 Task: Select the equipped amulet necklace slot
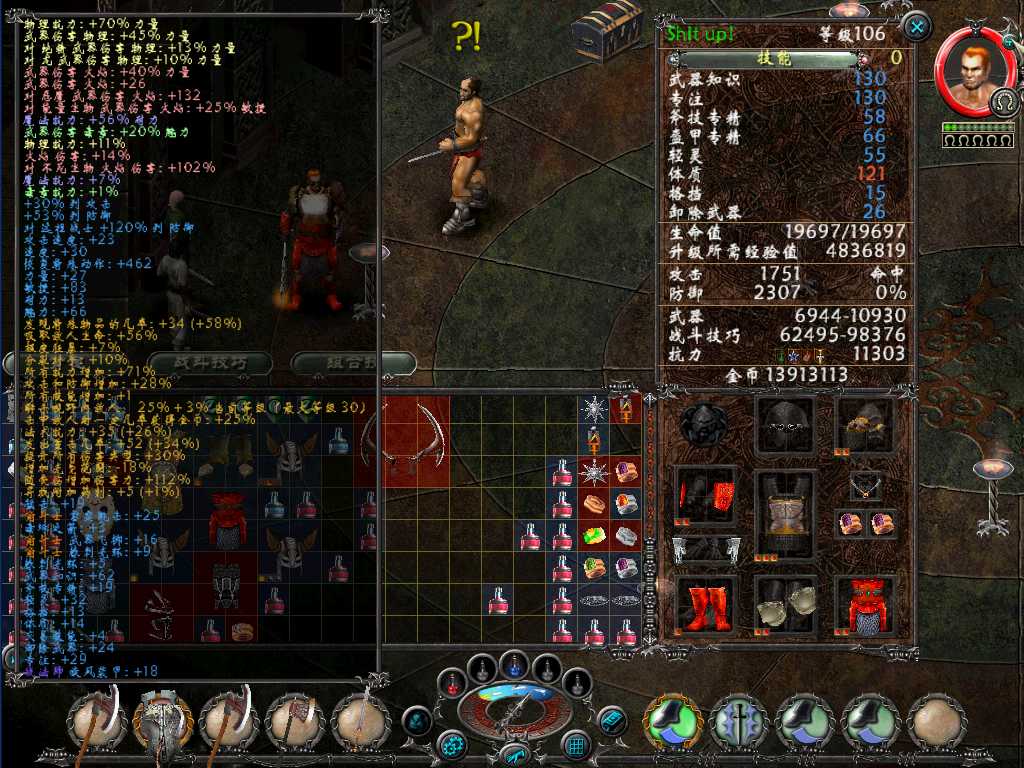tap(864, 487)
